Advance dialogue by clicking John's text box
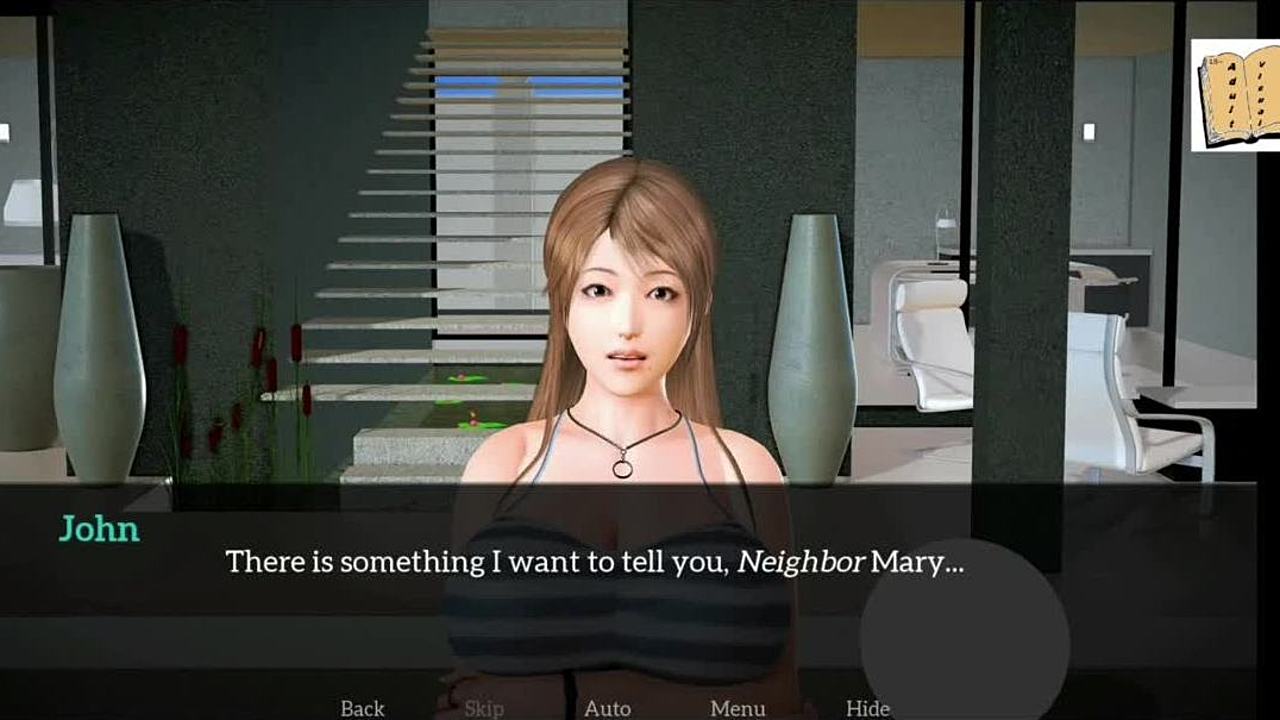Viewport: 1280px width, 720px height. click(x=594, y=562)
